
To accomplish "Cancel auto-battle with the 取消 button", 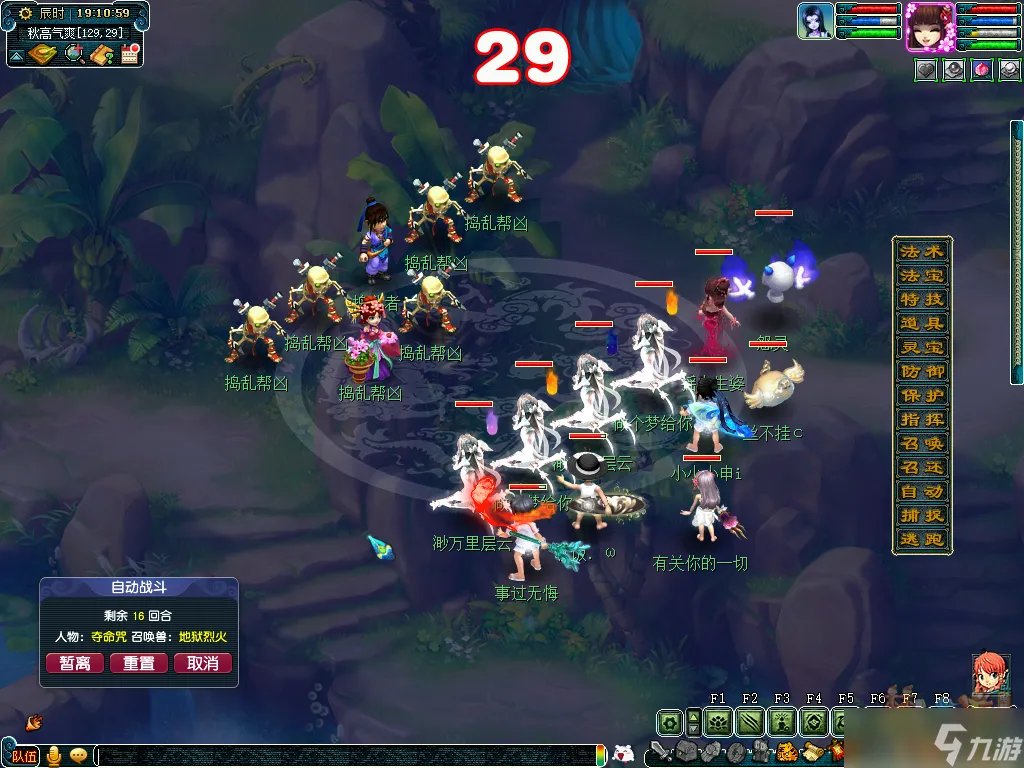I will click(x=203, y=663).
